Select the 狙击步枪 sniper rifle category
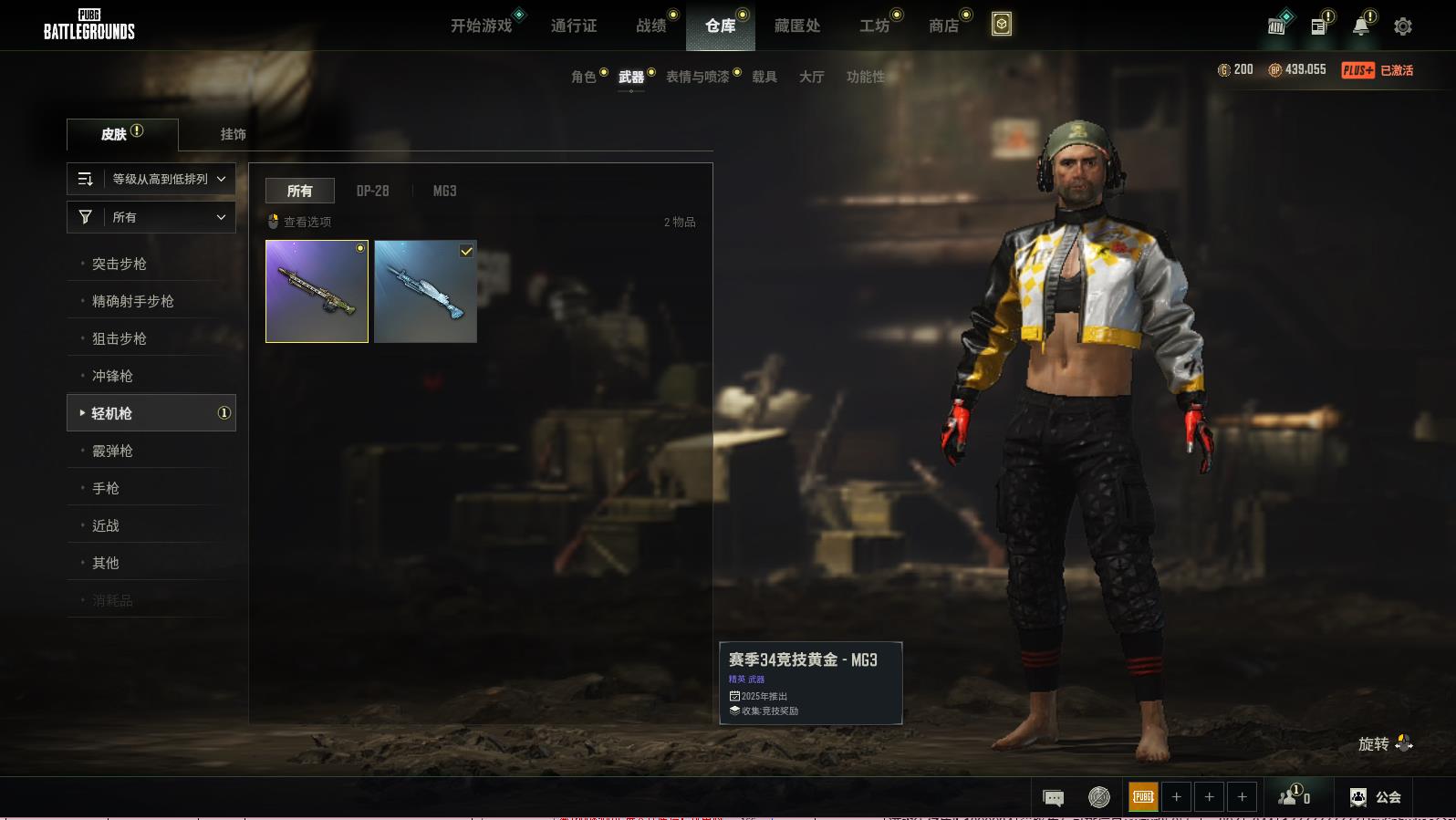This screenshot has width=1456, height=820. click(x=120, y=338)
